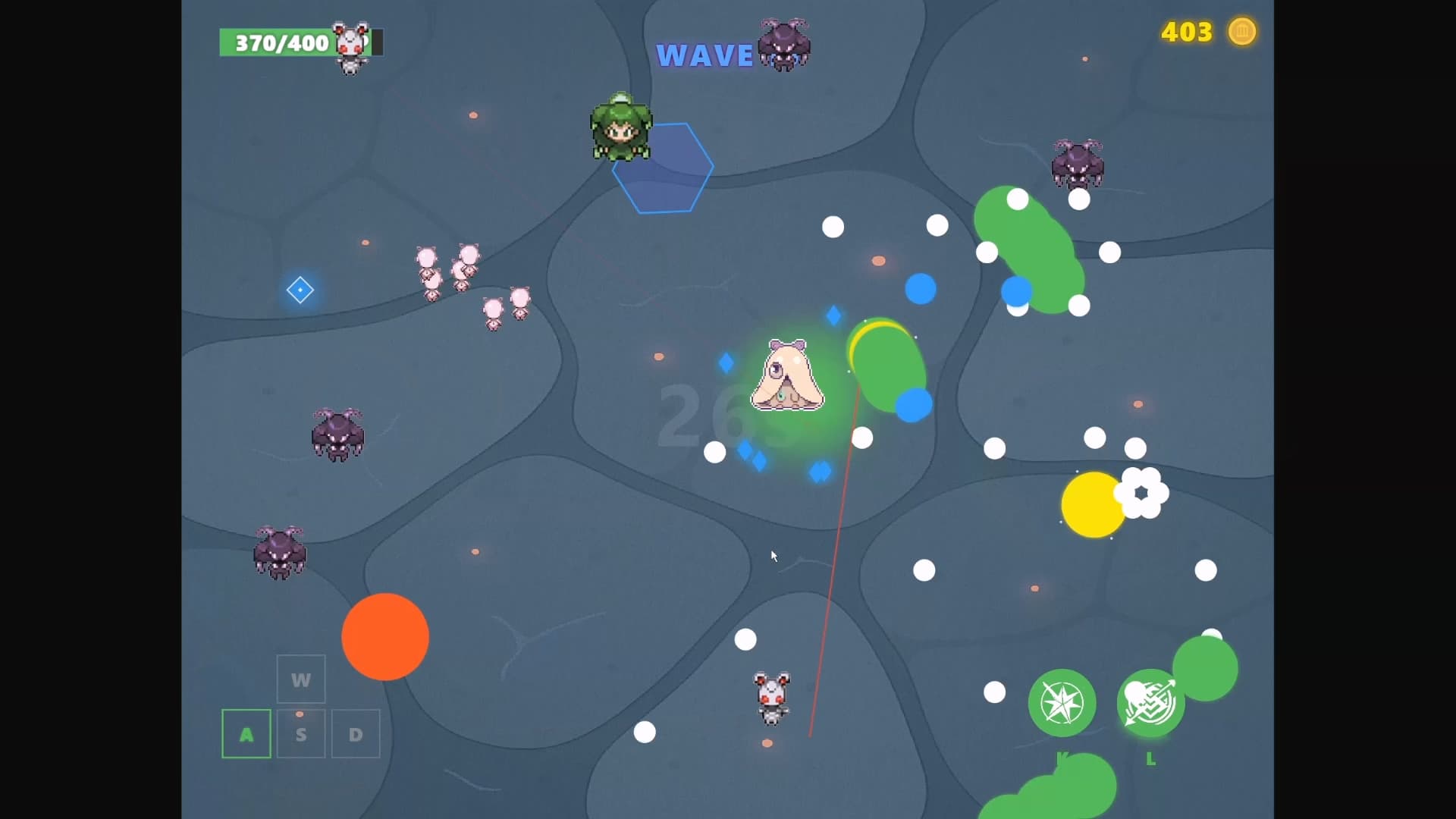Click the S key indicator
Screen dimensions: 1456x819
(x=300, y=733)
